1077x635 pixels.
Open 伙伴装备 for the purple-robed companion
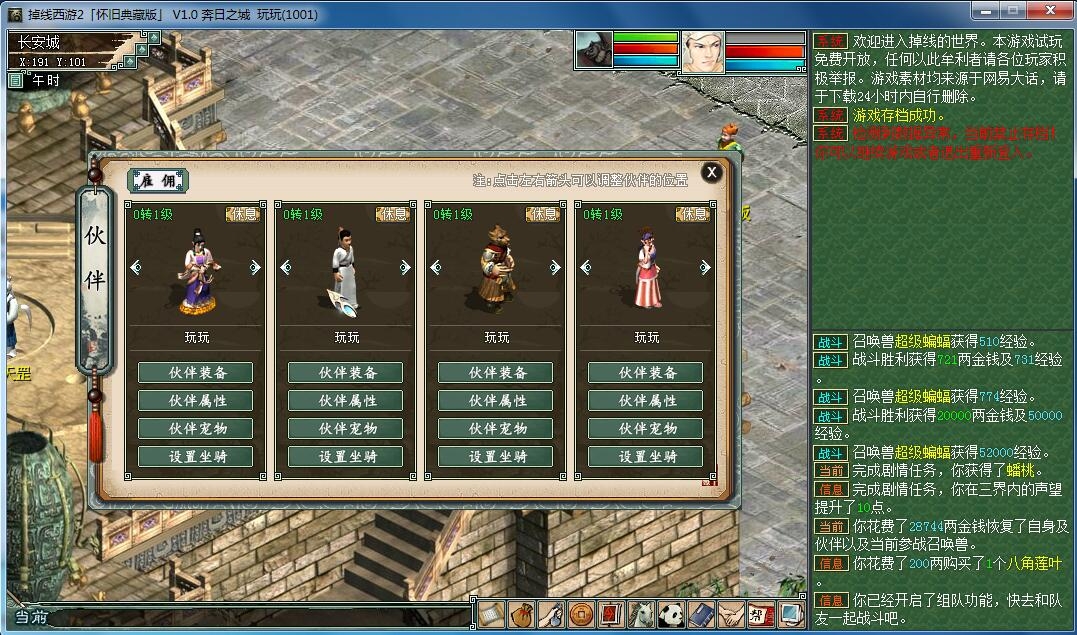tap(195, 373)
